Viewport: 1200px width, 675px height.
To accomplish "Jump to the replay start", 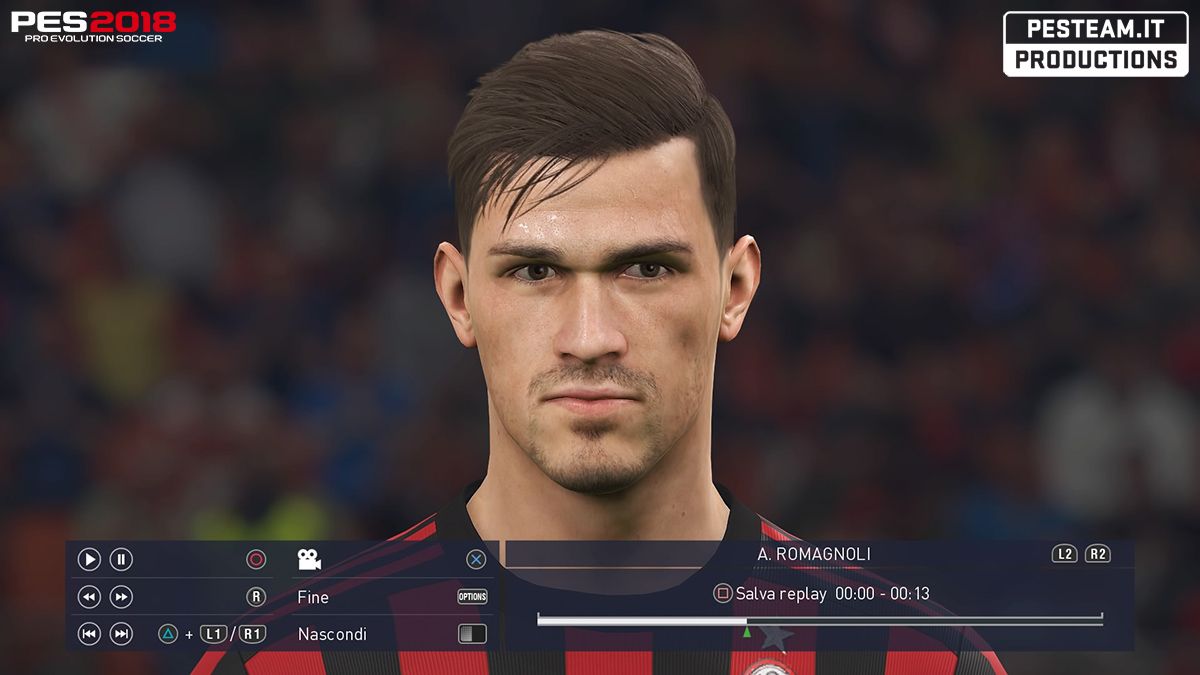I will (89, 634).
